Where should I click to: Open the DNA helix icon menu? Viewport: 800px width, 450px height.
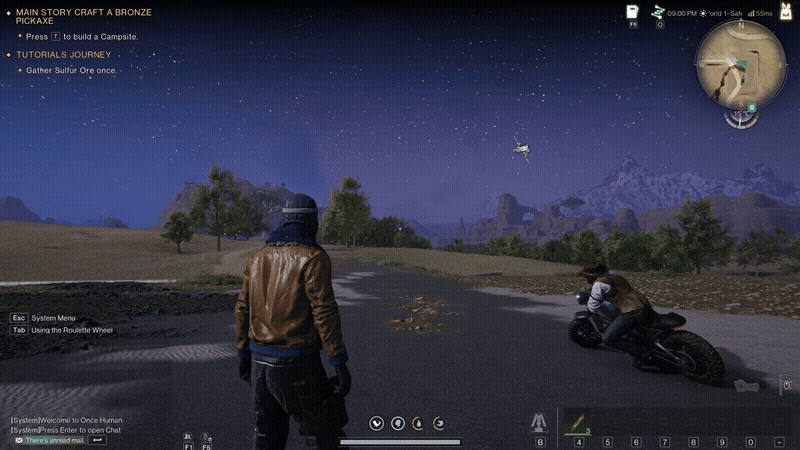pyautogui.click(x=660, y=12)
